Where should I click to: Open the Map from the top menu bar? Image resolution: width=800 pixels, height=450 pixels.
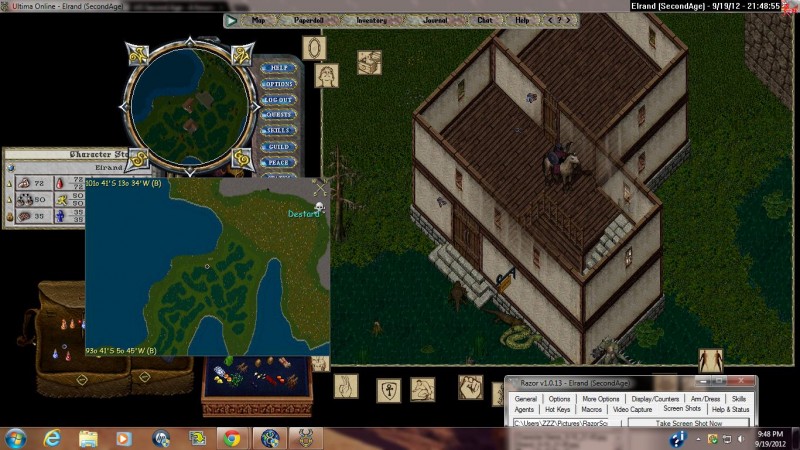[259, 20]
